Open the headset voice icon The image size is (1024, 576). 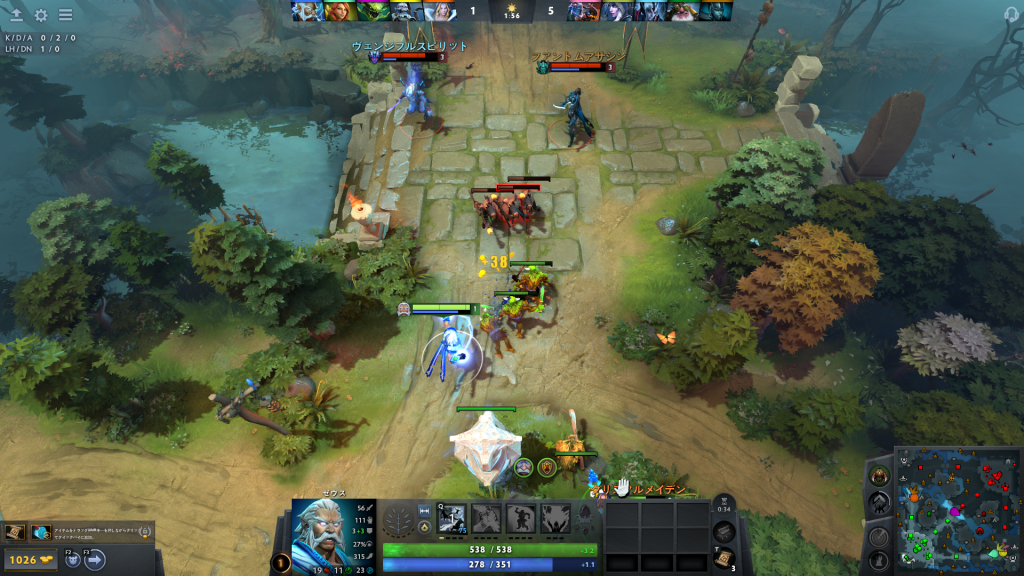click(1010, 14)
